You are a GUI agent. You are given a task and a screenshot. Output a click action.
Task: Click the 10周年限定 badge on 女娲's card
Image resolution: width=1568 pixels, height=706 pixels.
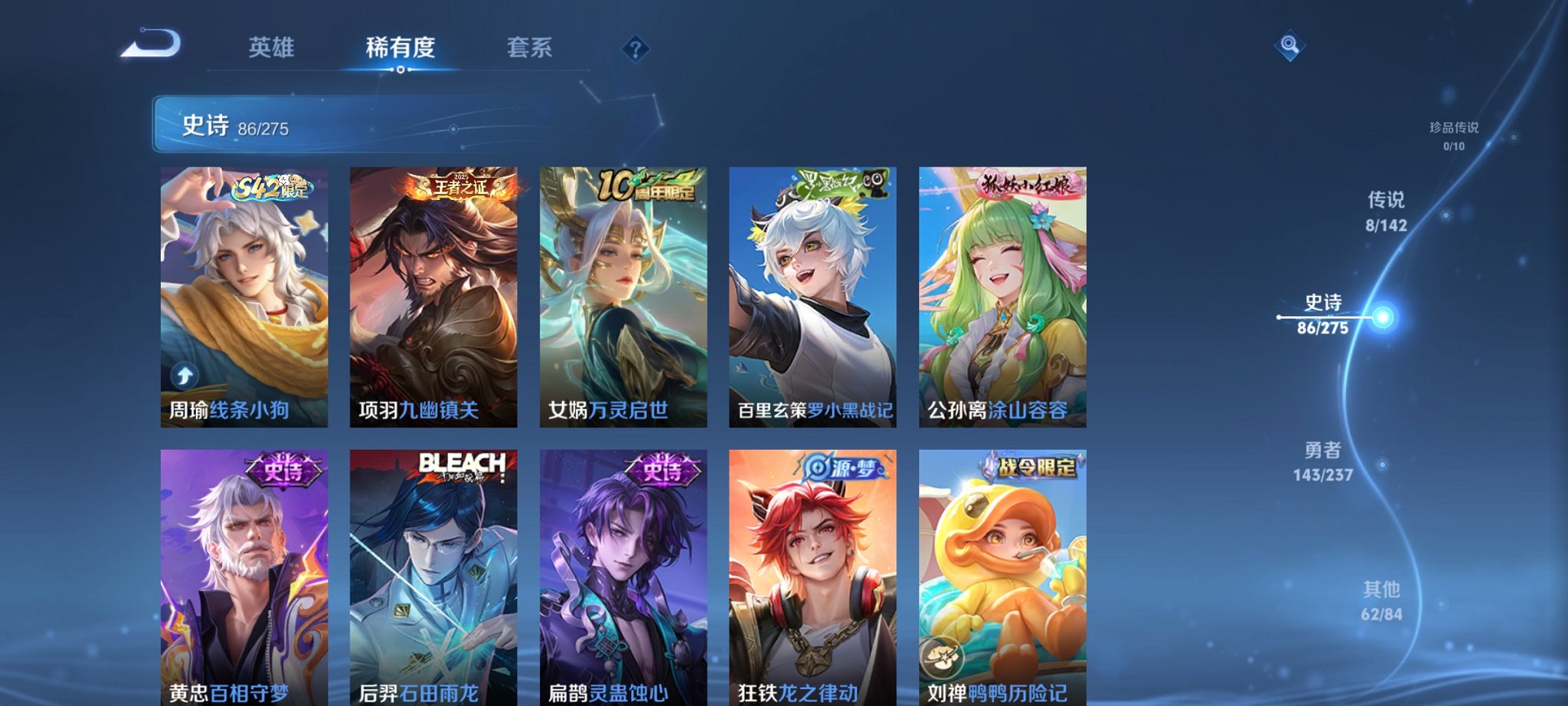point(648,185)
